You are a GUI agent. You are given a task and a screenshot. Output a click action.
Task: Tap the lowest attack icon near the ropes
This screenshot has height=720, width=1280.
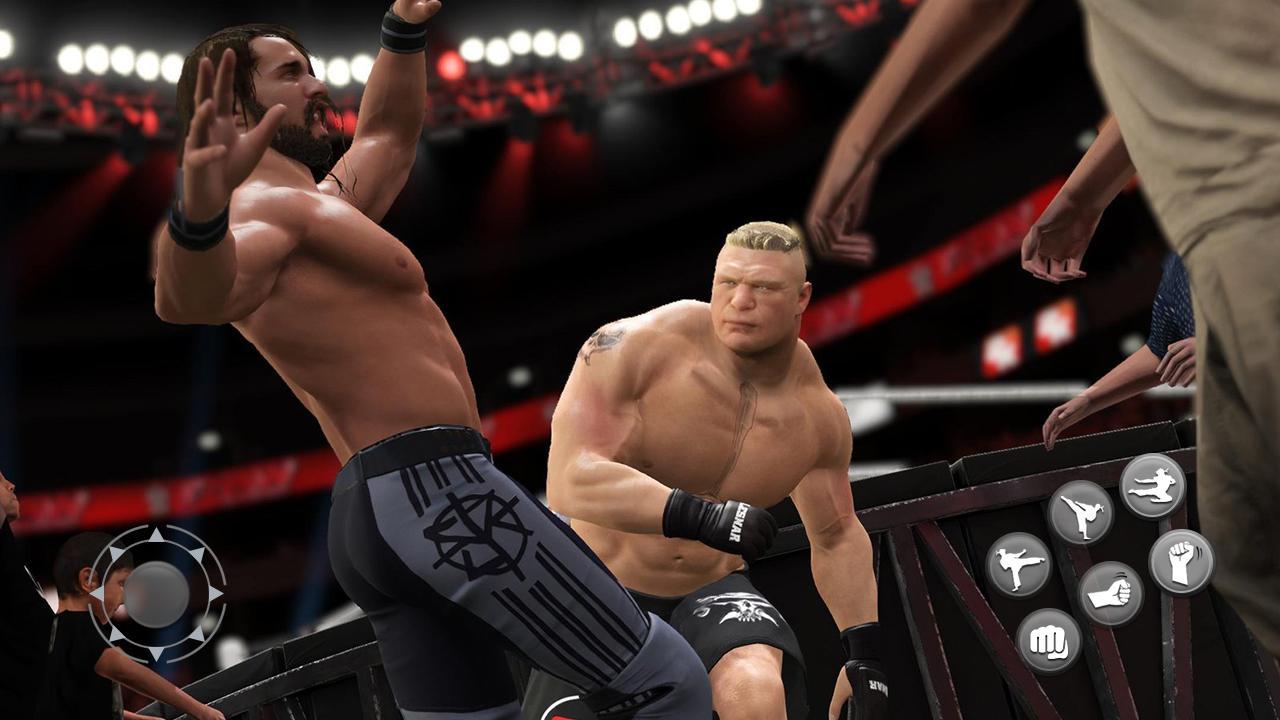pos(1049,640)
